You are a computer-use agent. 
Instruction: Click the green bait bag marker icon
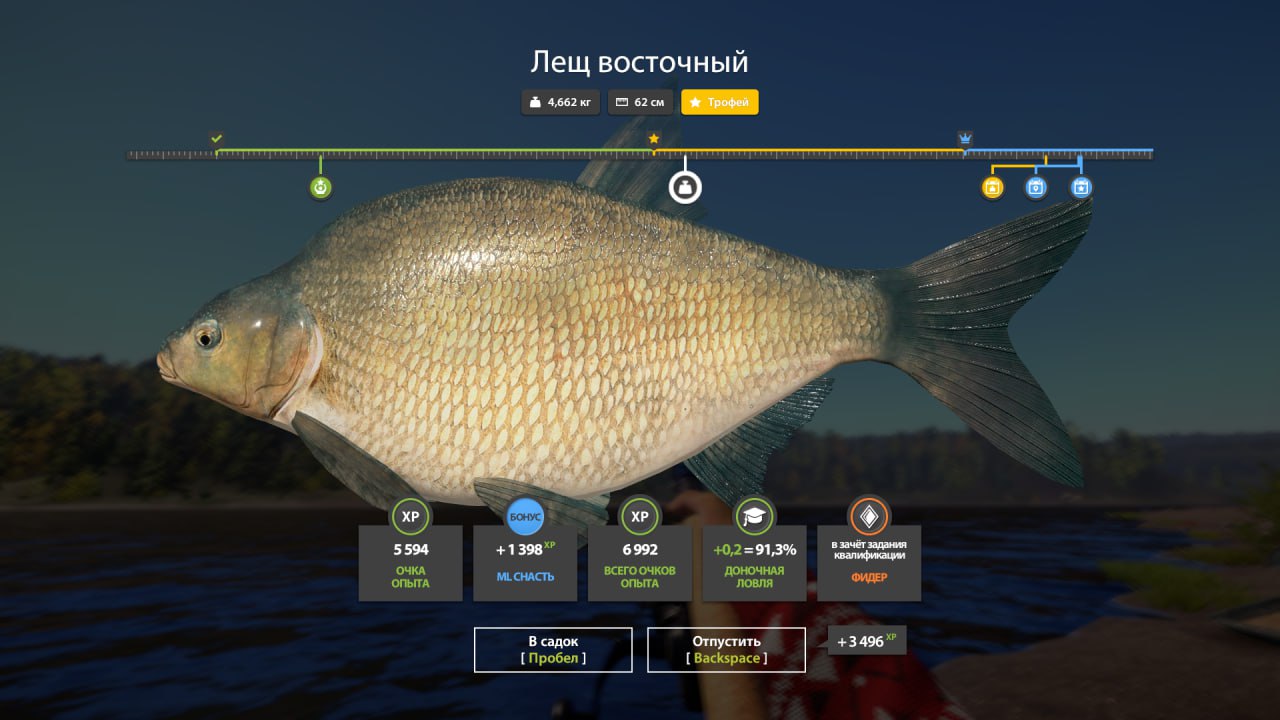pyautogui.click(x=319, y=187)
